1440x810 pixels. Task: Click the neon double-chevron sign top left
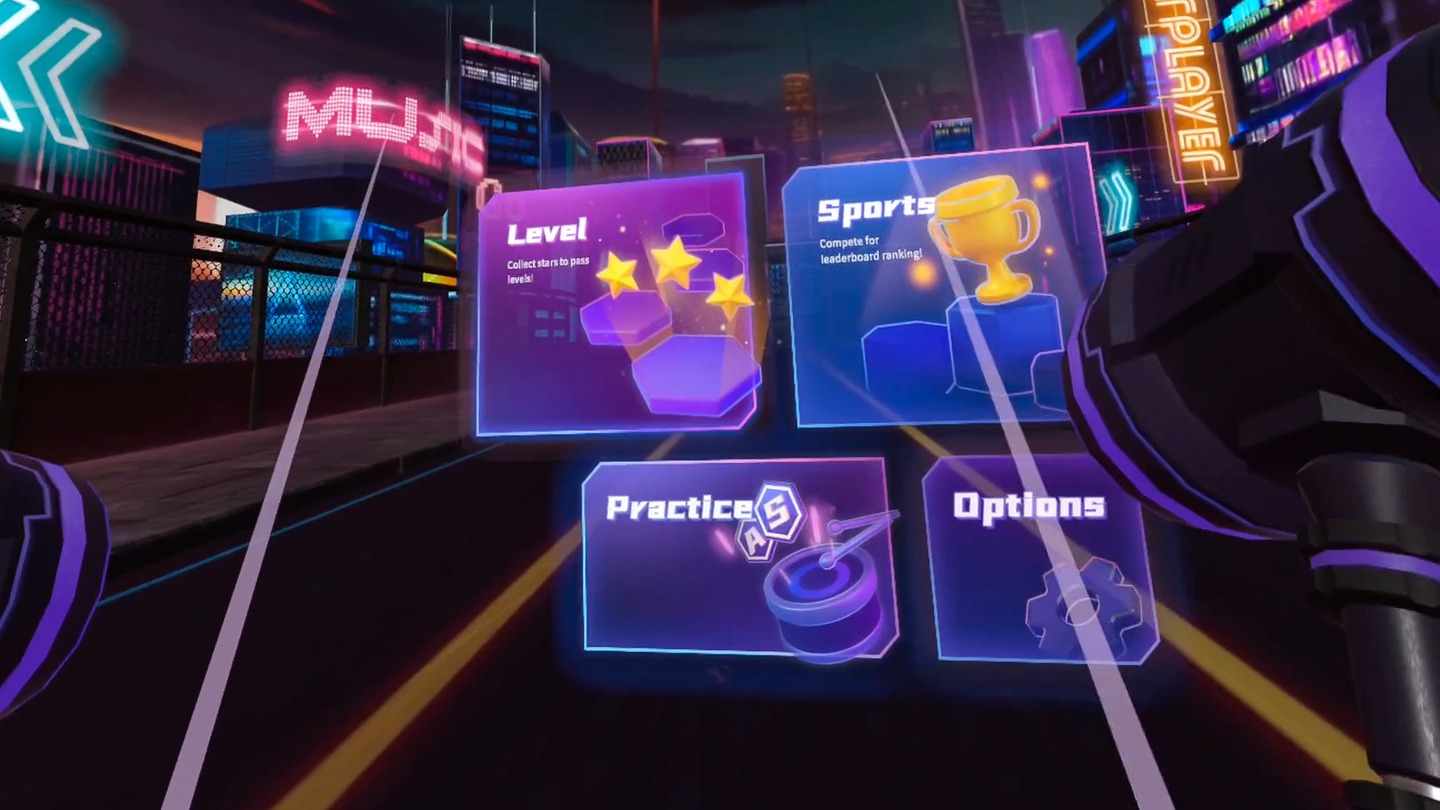click(45, 70)
